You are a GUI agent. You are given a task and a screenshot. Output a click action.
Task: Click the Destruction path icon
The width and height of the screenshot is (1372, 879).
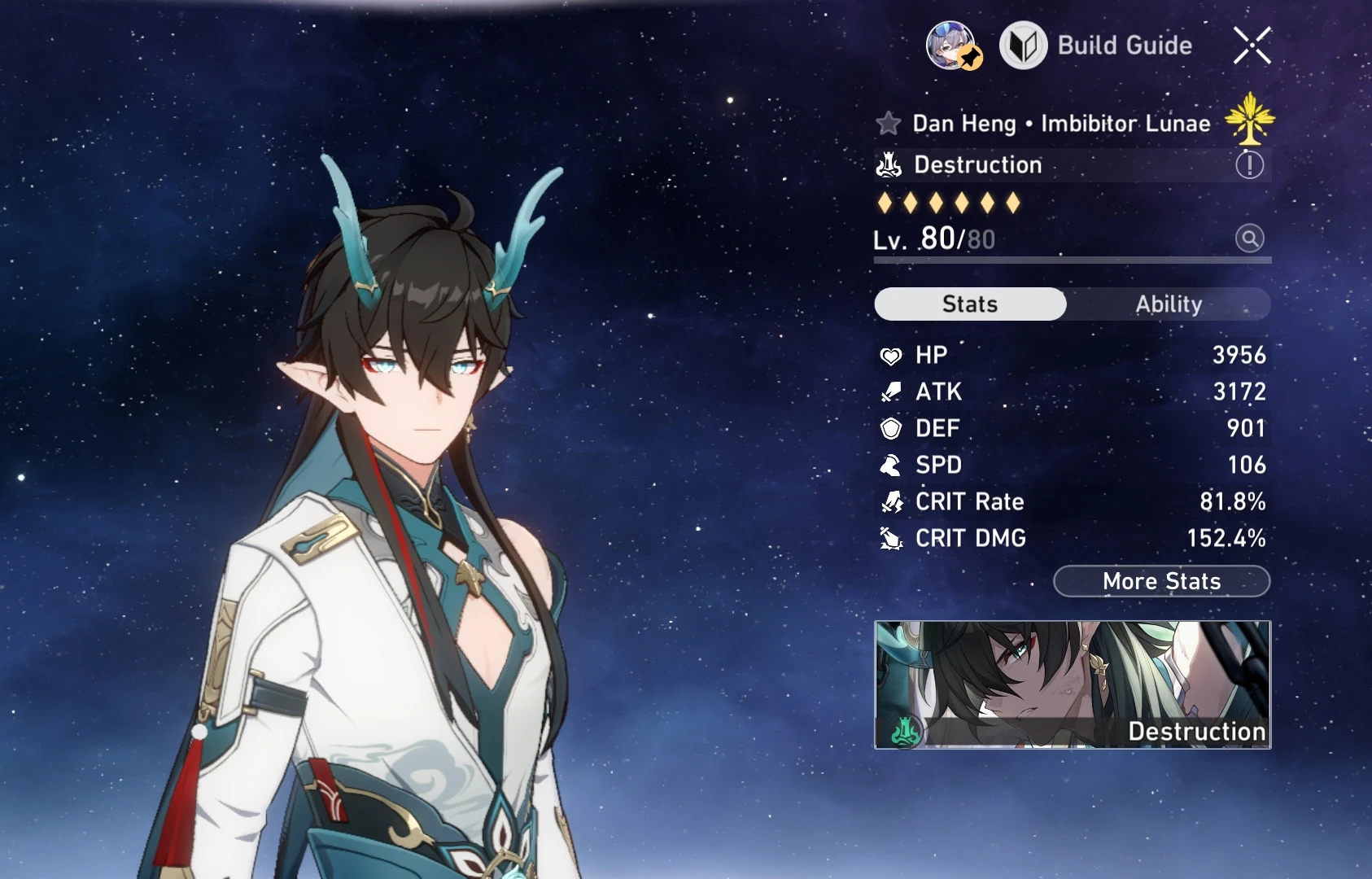890,164
